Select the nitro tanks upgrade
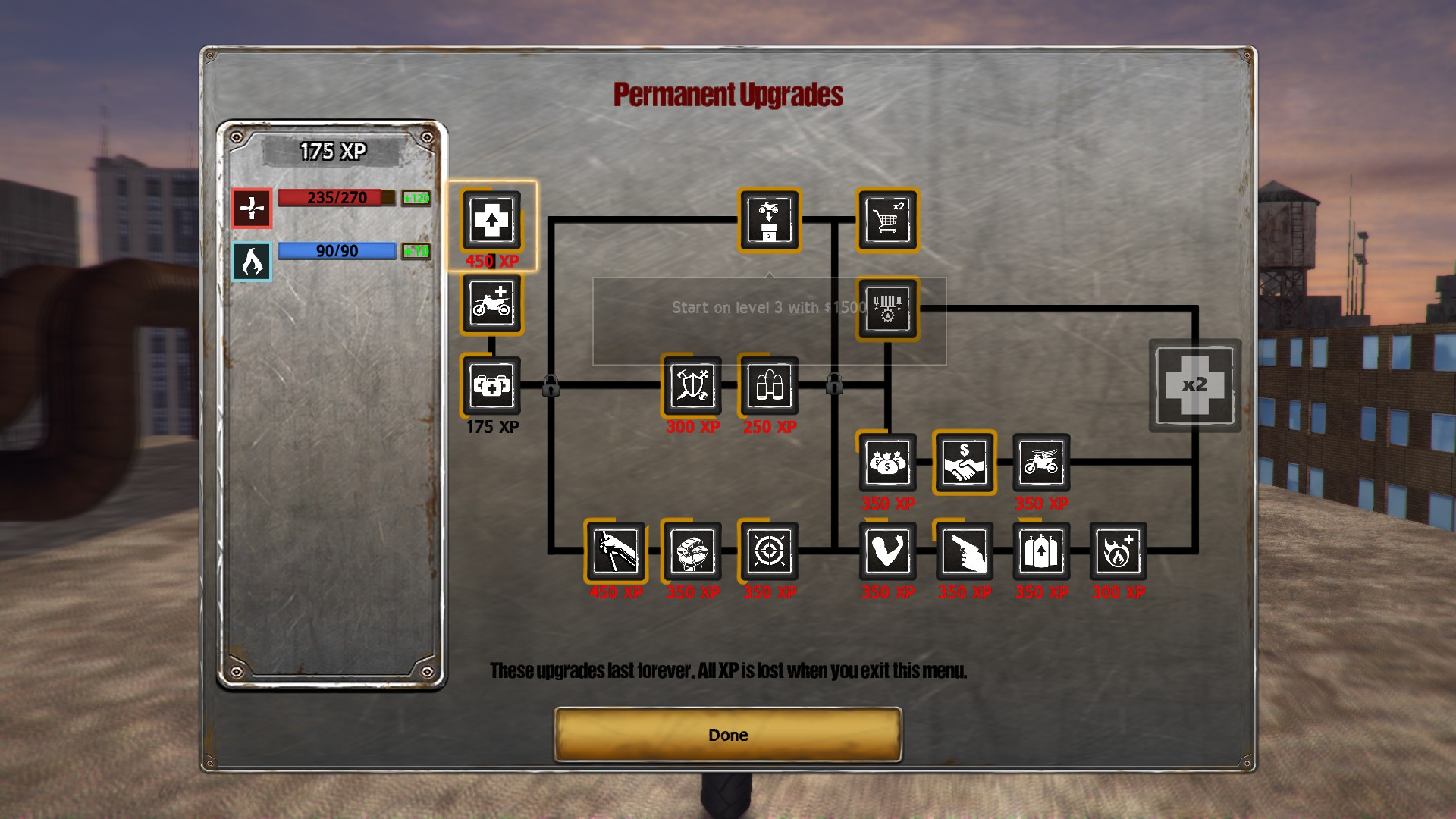 coord(1041,551)
